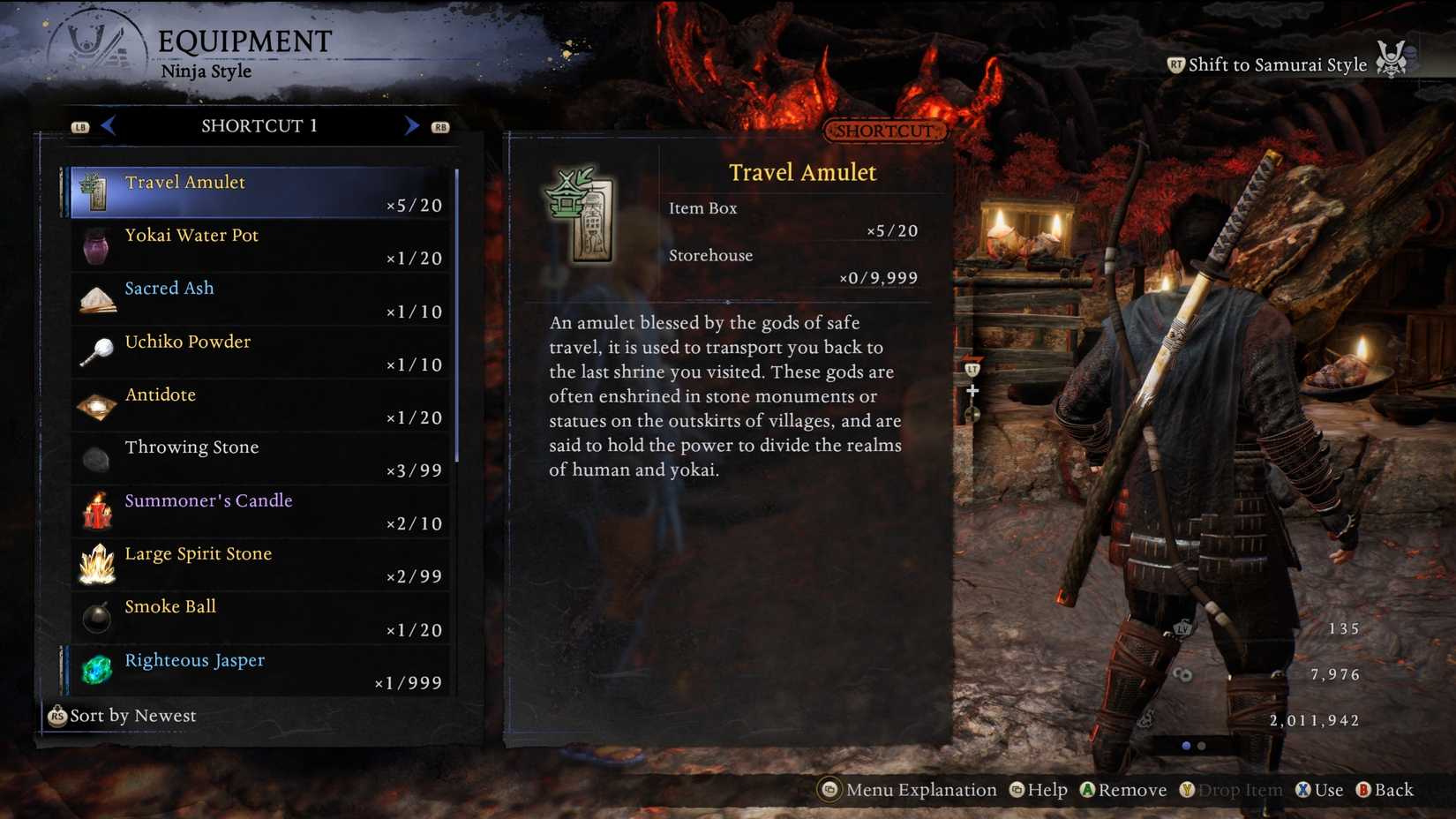
Task: Select the Smoke Ball icon
Action: tap(95, 617)
